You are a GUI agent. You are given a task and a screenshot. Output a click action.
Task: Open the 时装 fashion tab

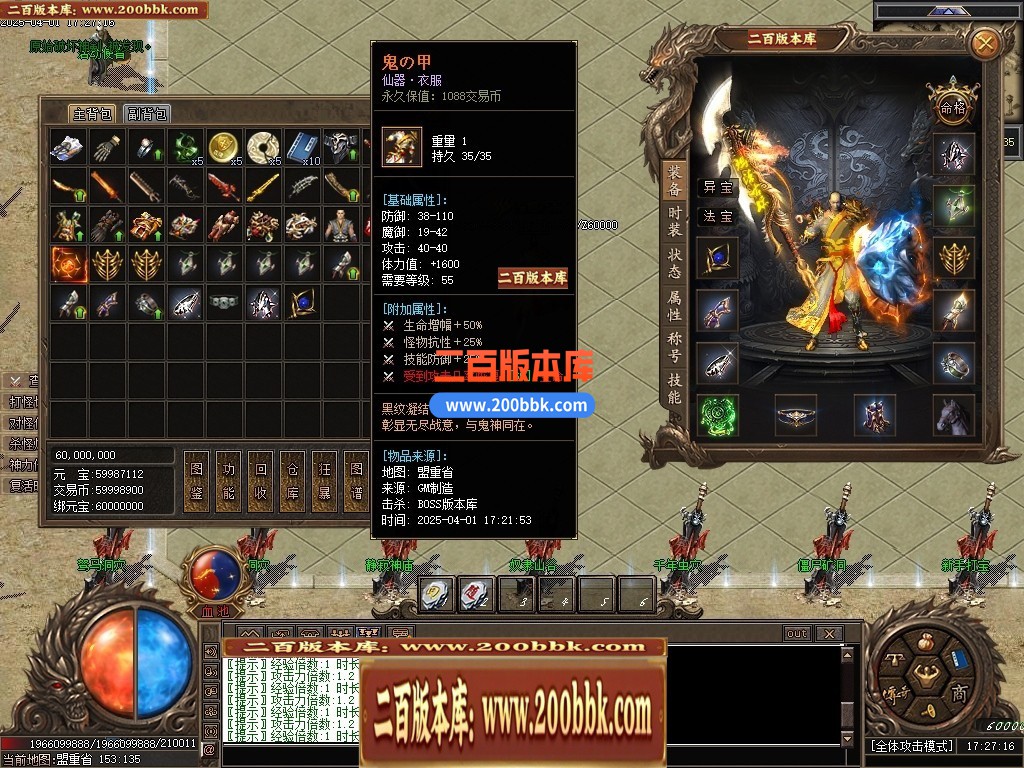[x=675, y=221]
